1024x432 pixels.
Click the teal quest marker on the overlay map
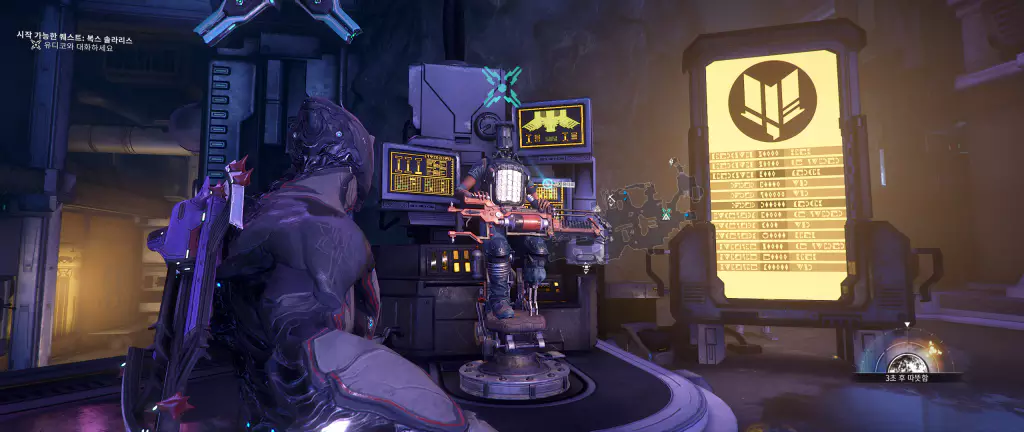click(667, 214)
